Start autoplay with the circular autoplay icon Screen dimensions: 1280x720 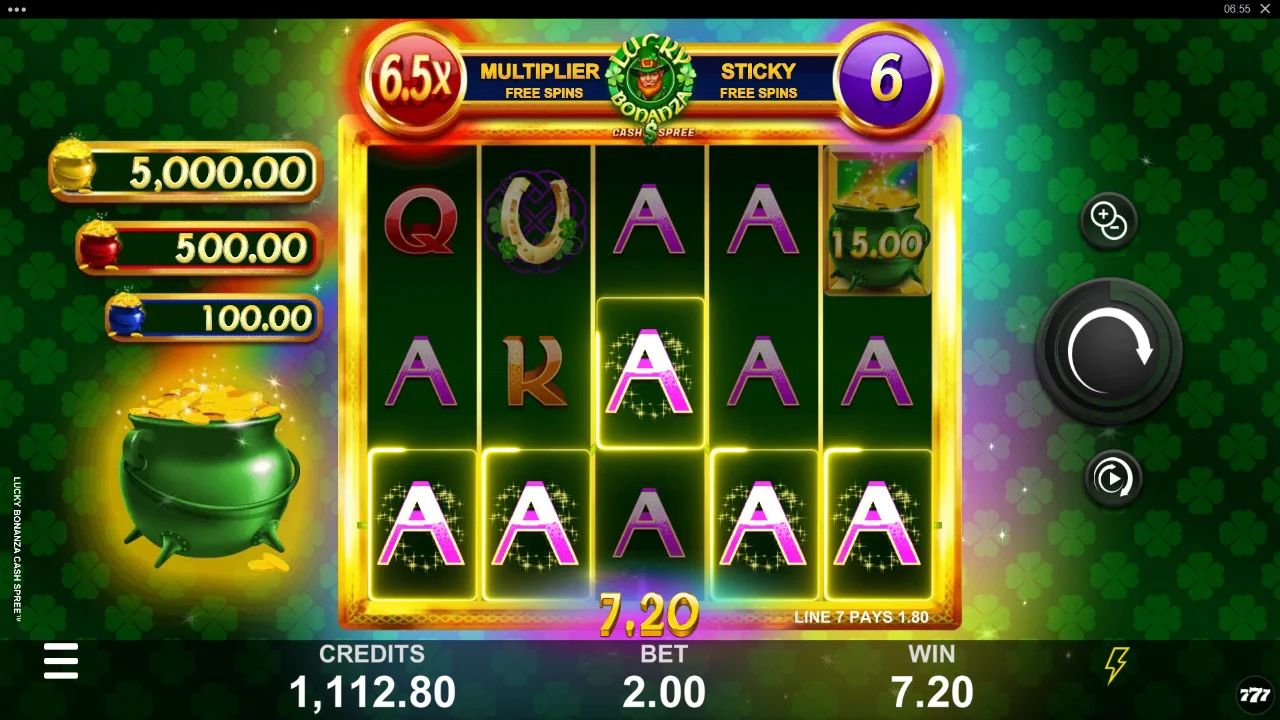point(1113,478)
